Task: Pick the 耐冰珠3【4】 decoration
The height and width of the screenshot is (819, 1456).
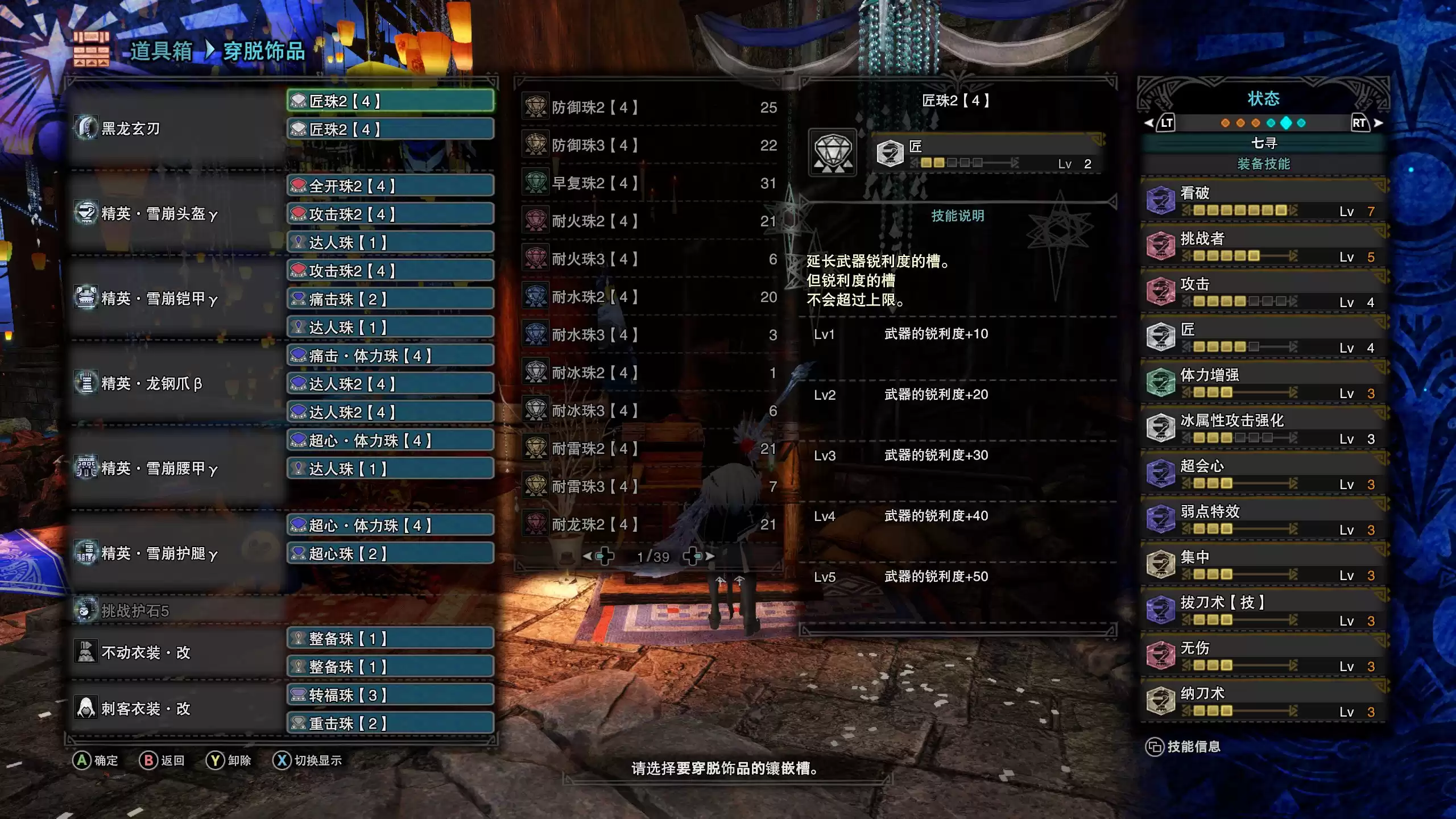Action: pos(648,411)
